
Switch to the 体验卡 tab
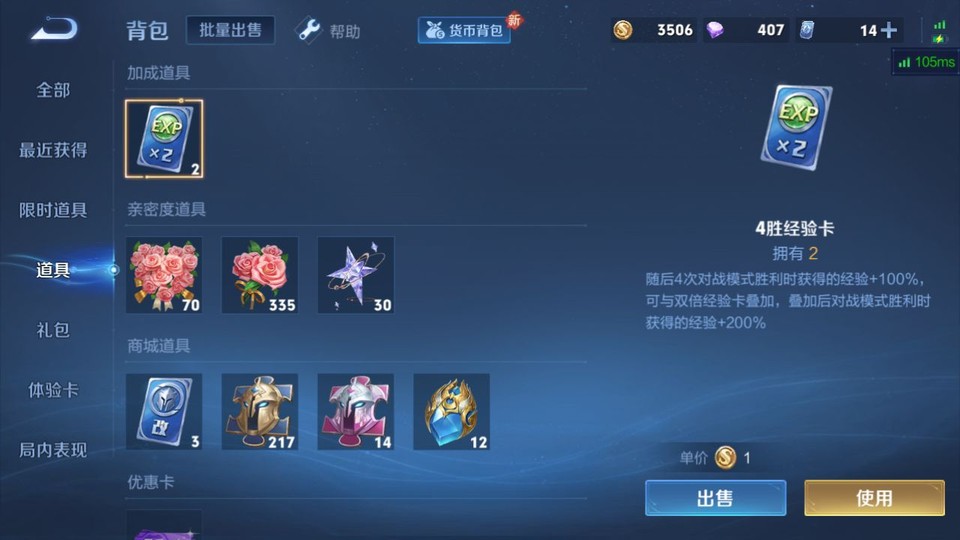tap(53, 390)
